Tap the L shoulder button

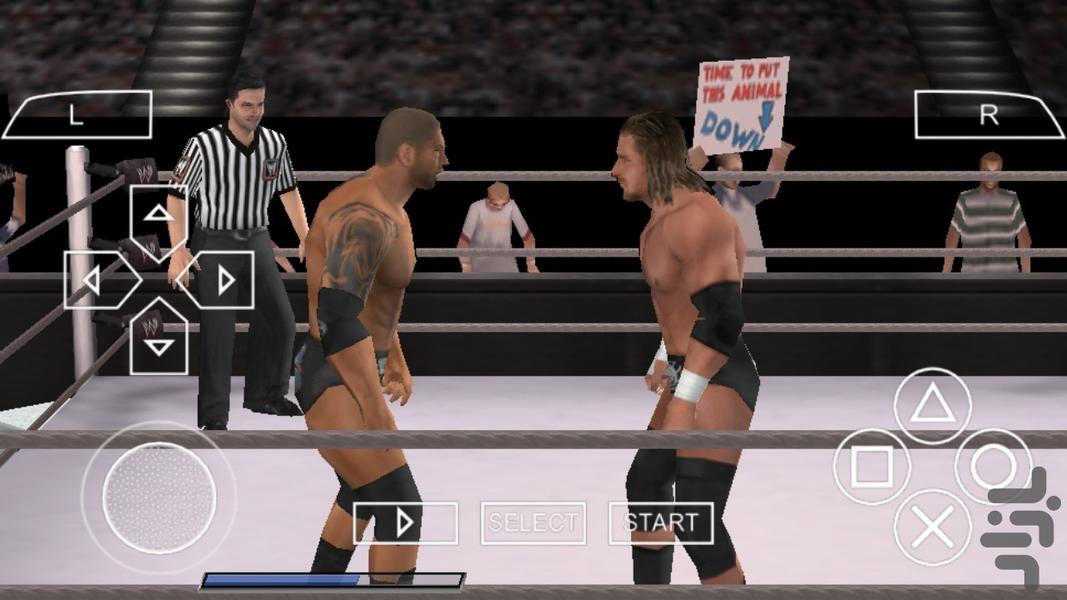[77, 115]
